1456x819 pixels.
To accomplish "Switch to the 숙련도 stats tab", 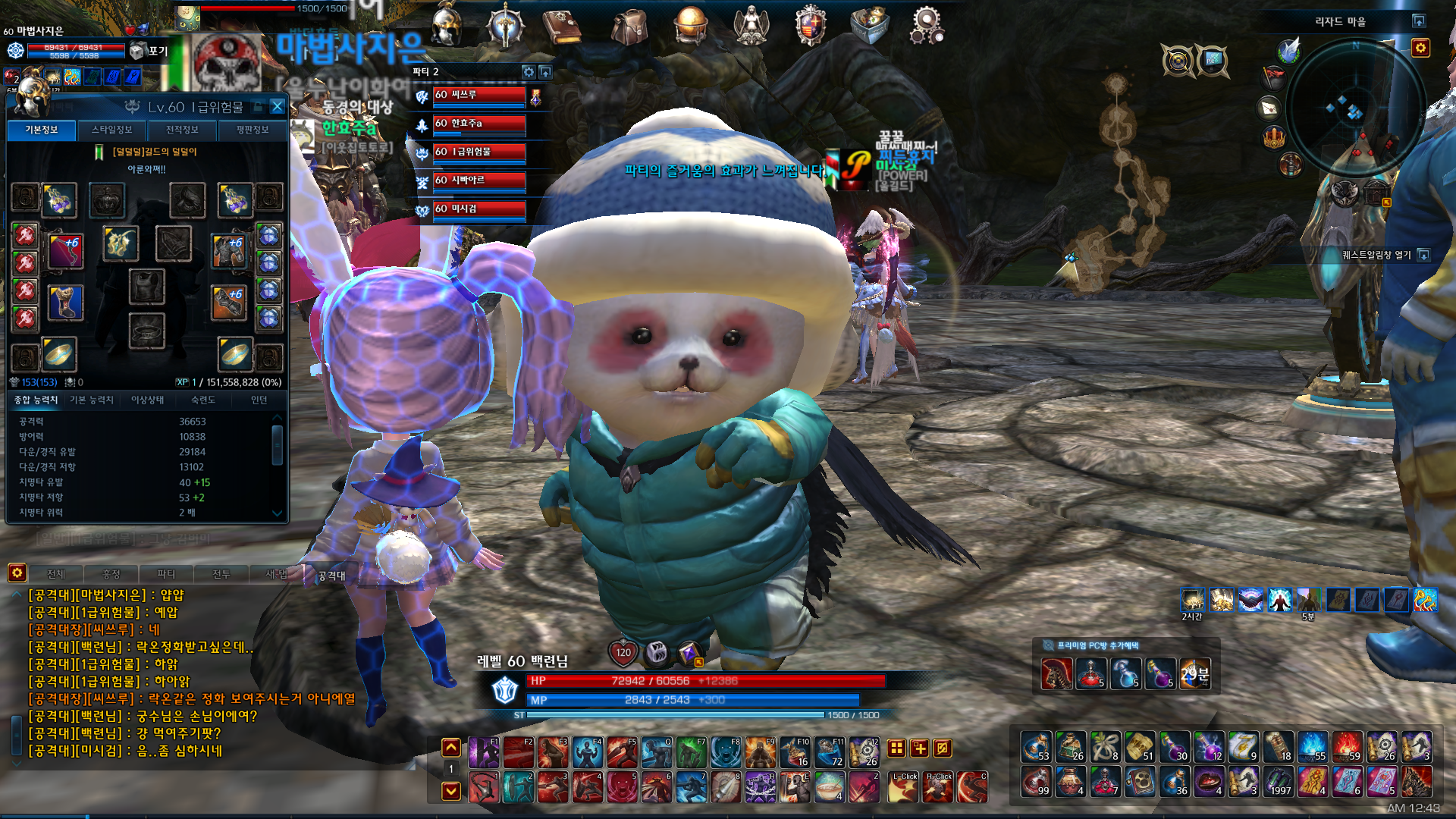I will tap(202, 400).
